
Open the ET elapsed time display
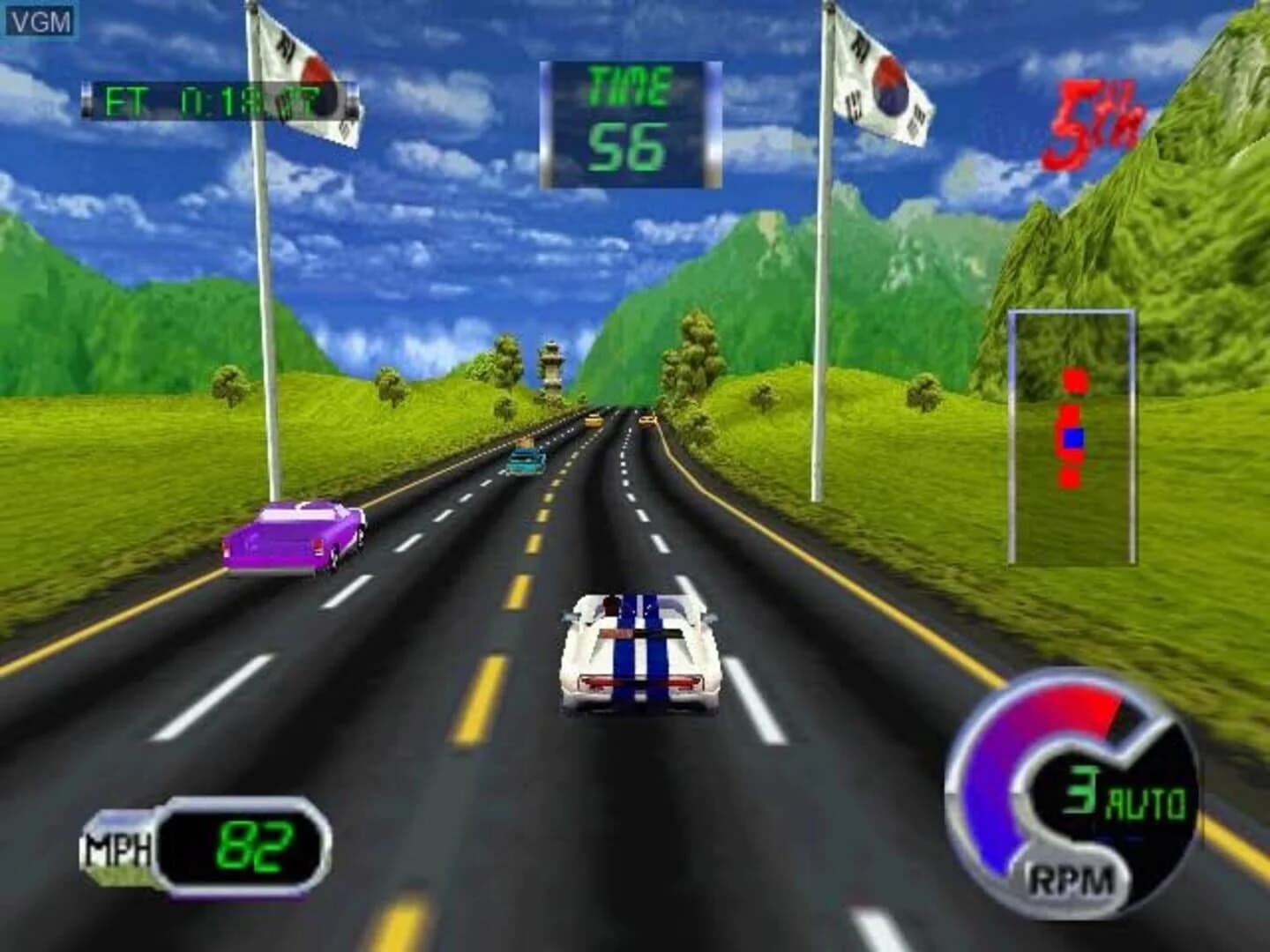coord(216,99)
